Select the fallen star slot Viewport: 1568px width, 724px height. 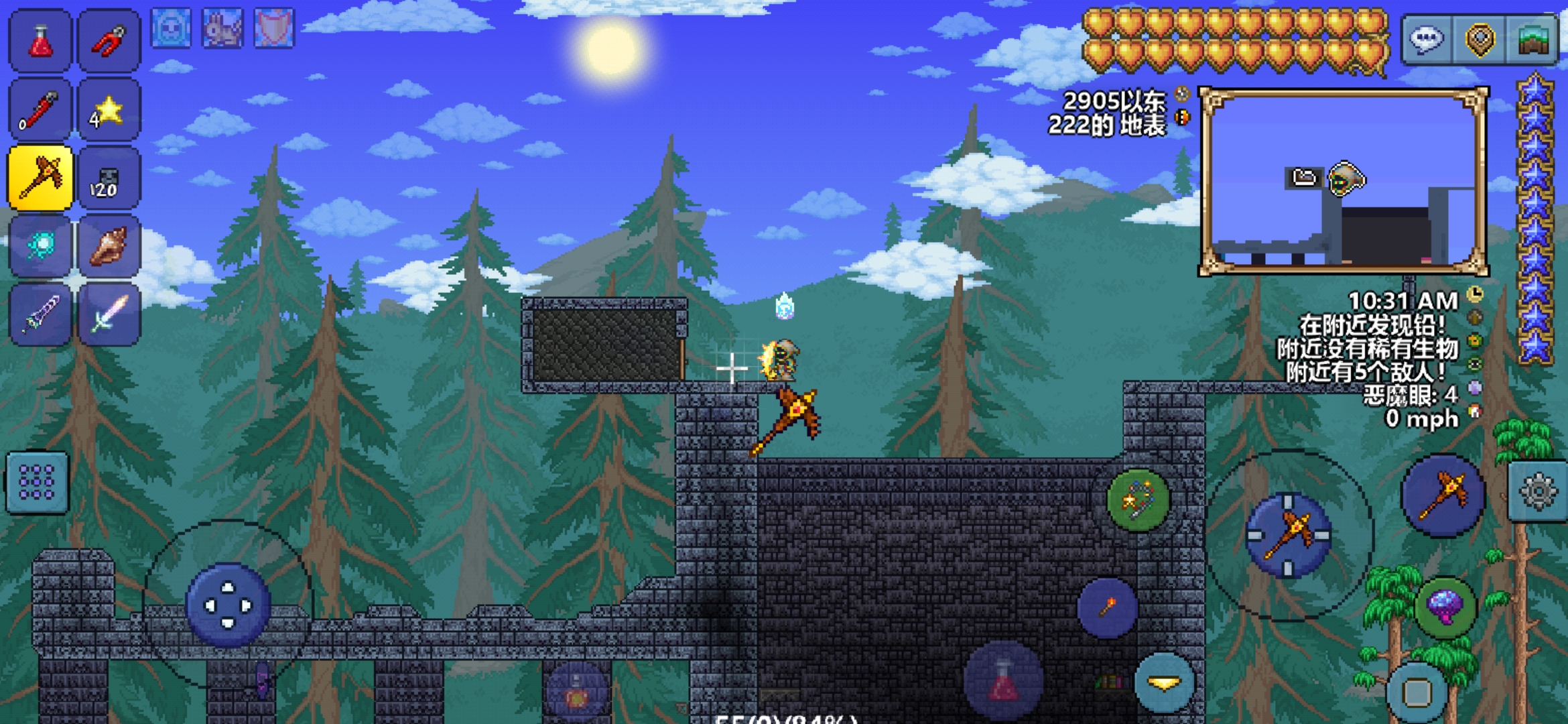109,110
